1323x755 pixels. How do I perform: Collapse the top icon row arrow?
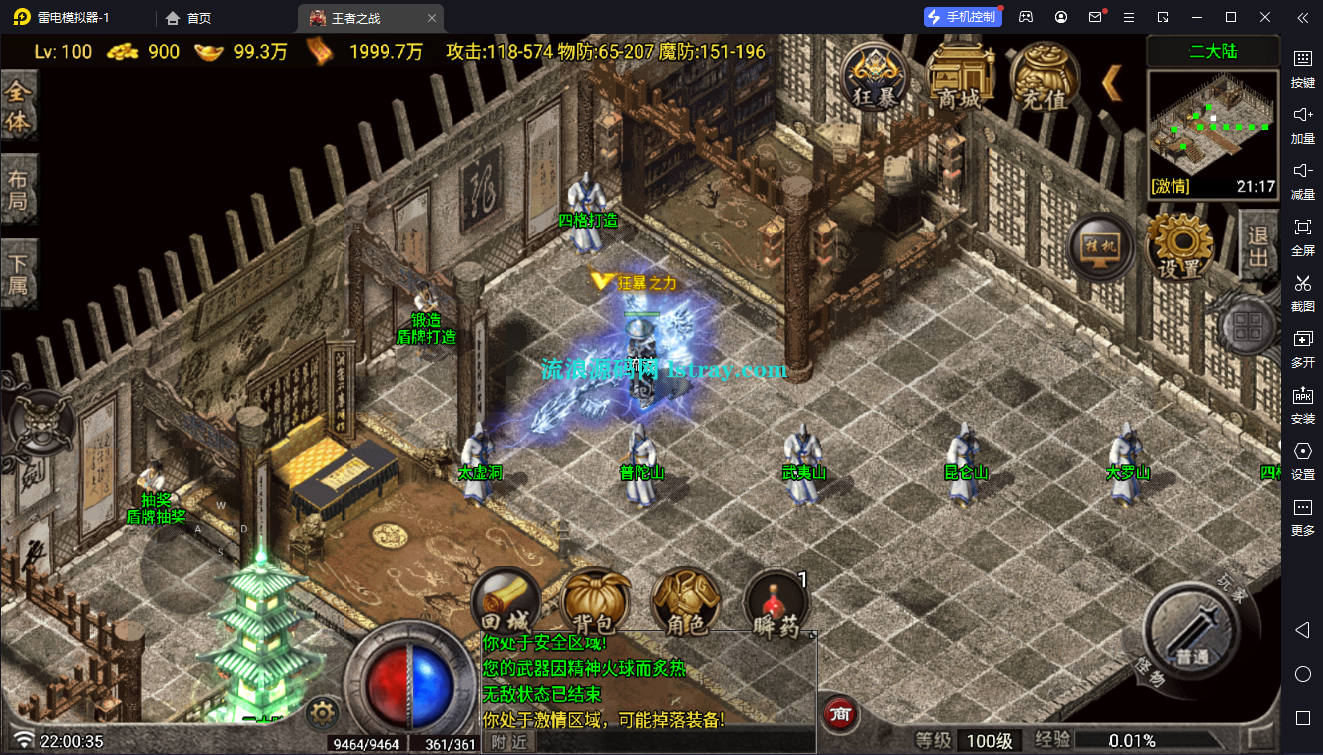click(1112, 83)
